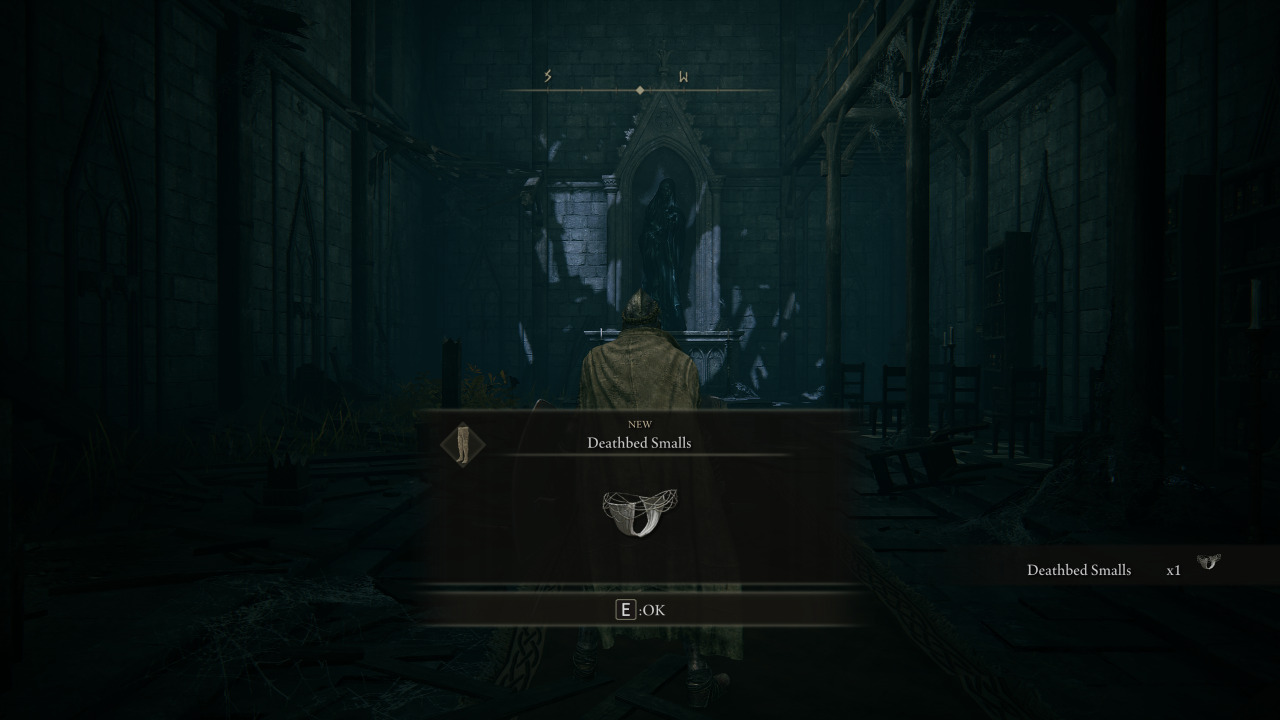Image resolution: width=1280 pixels, height=720 pixels.
Task: Click the diamond compass needle marker
Action: pos(639,89)
